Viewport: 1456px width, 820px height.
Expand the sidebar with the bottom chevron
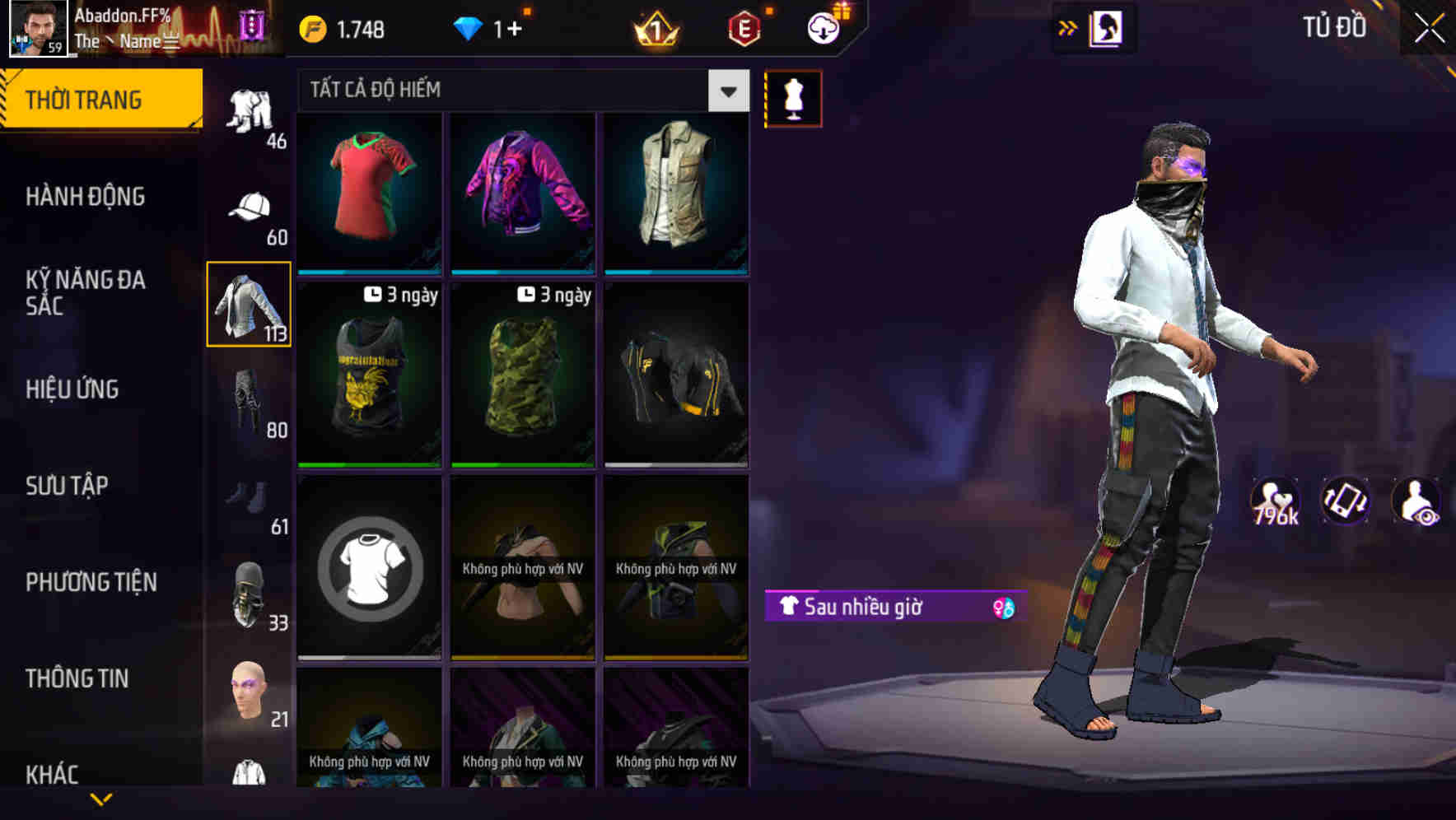(x=102, y=800)
